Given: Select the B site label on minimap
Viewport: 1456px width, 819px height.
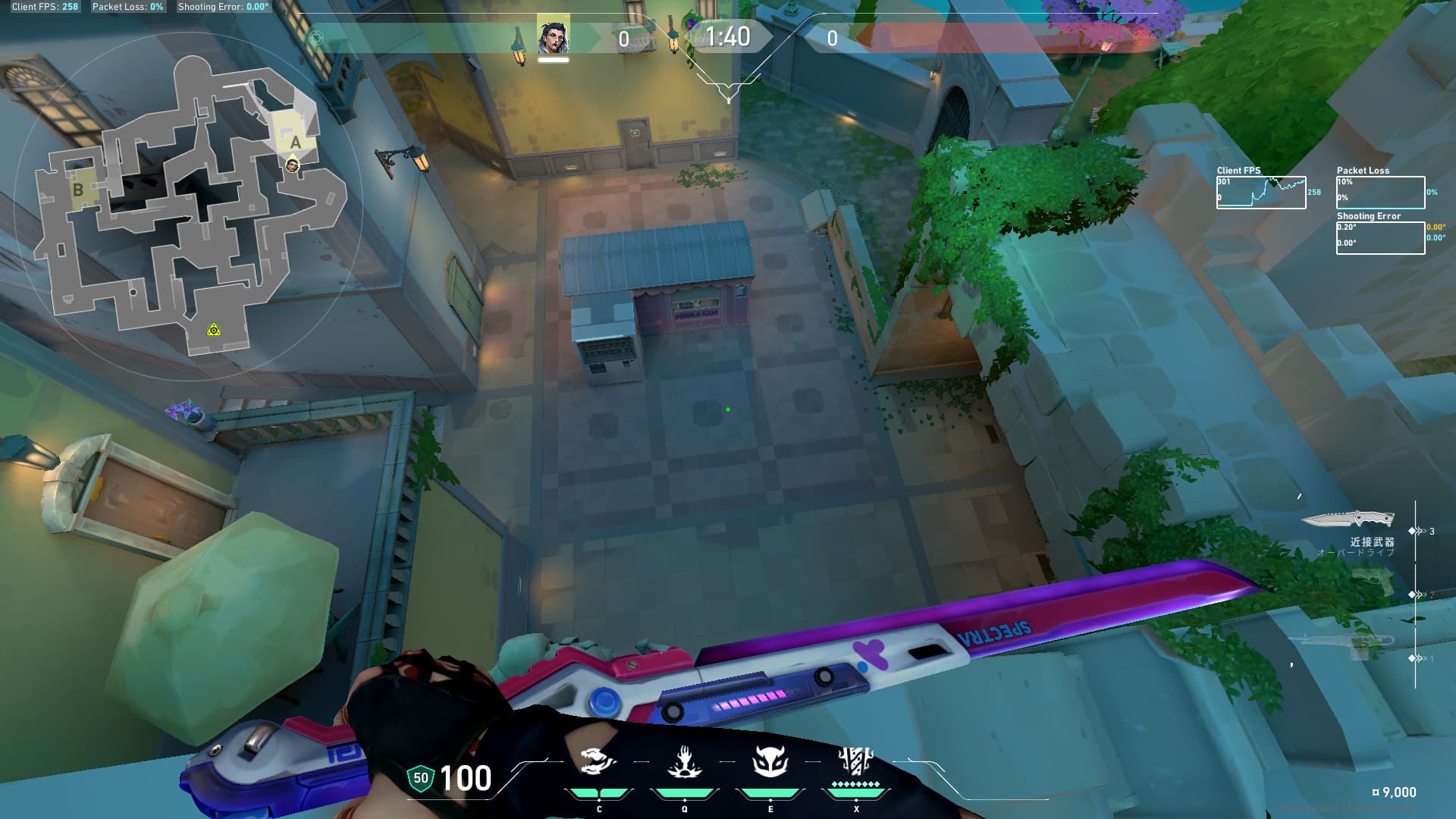Looking at the screenshot, I should pos(77,190).
